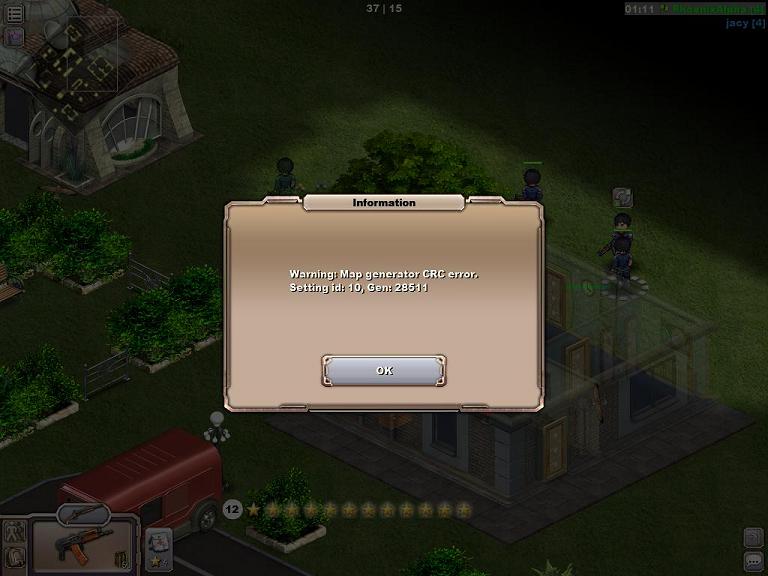The width and height of the screenshot is (768, 576).
Task: Select player jacy in the scoreboard list
Action: click(744, 22)
